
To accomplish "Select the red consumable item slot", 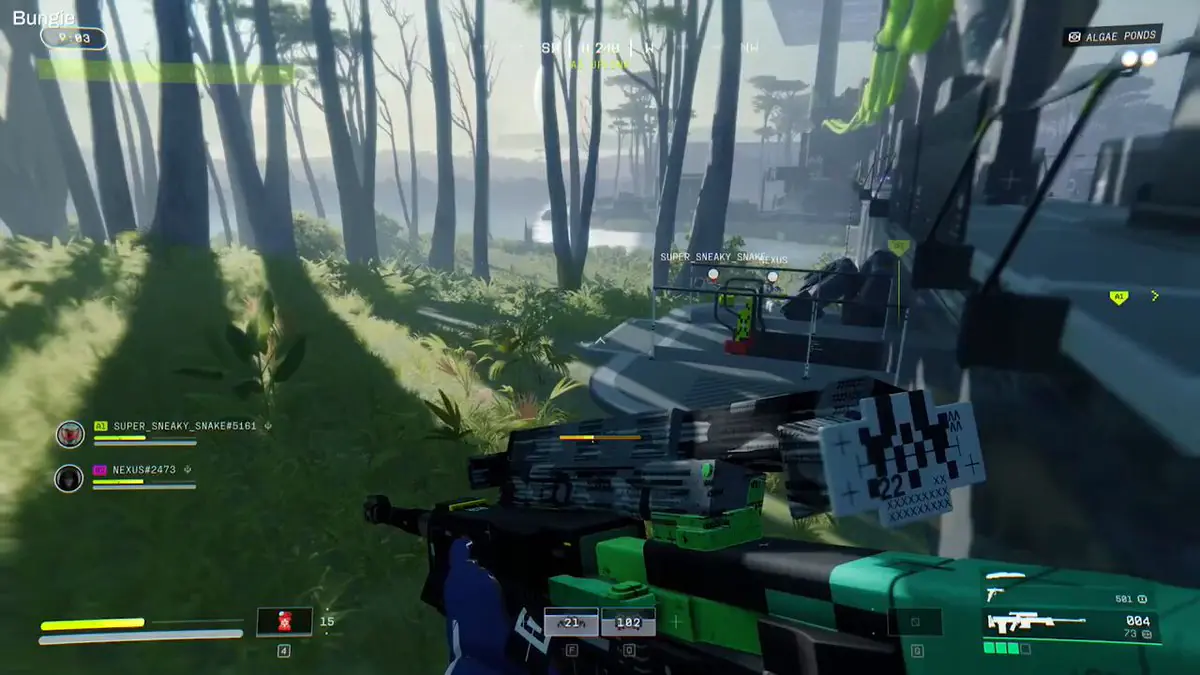I will point(284,621).
